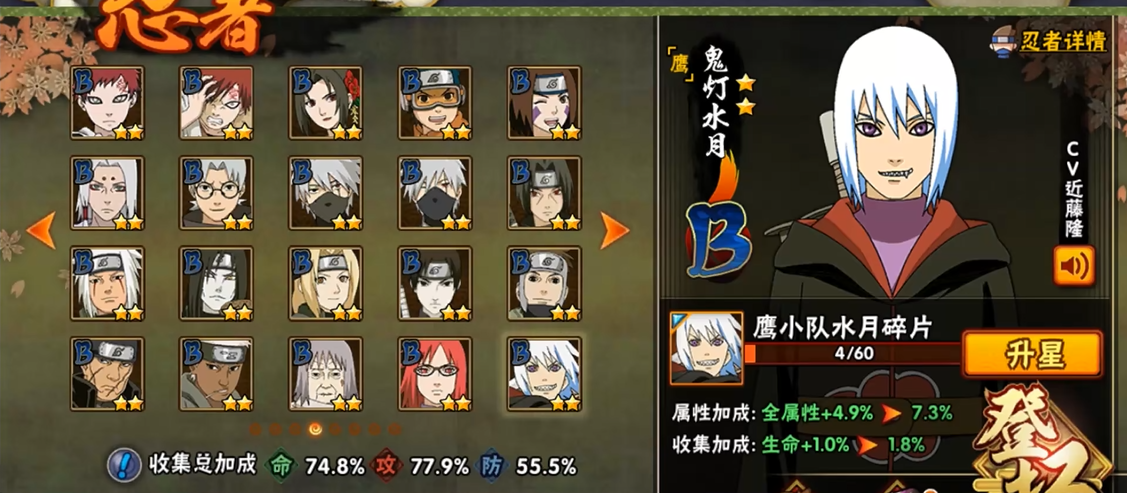The width and height of the screenshot is (1127, 493).
Task: Choose the elderly gray-haired Chiyo portrait
Action: click(327, 373)
